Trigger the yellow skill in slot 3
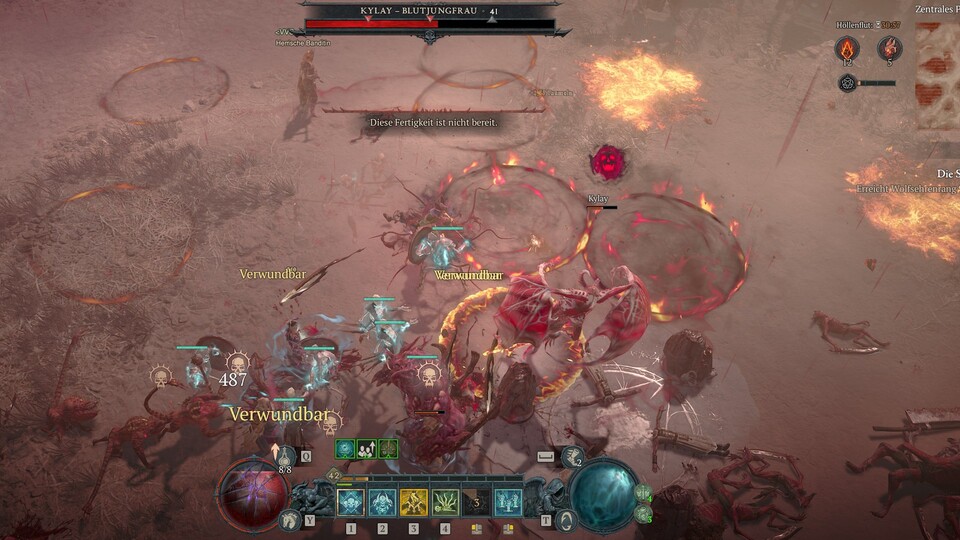The image size is (960, 540). click(413, 501)
